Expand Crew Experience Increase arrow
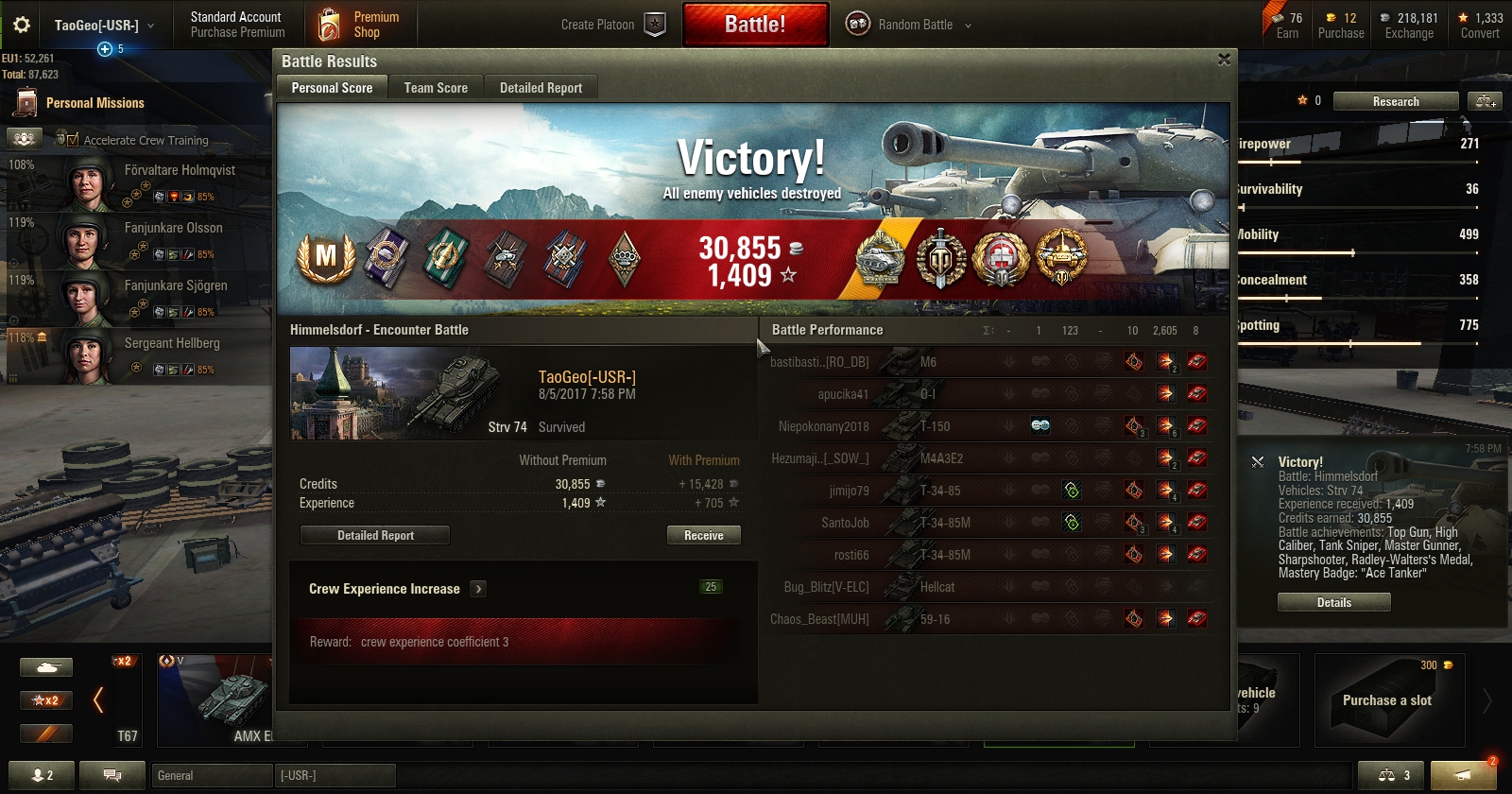 (479, 589)
